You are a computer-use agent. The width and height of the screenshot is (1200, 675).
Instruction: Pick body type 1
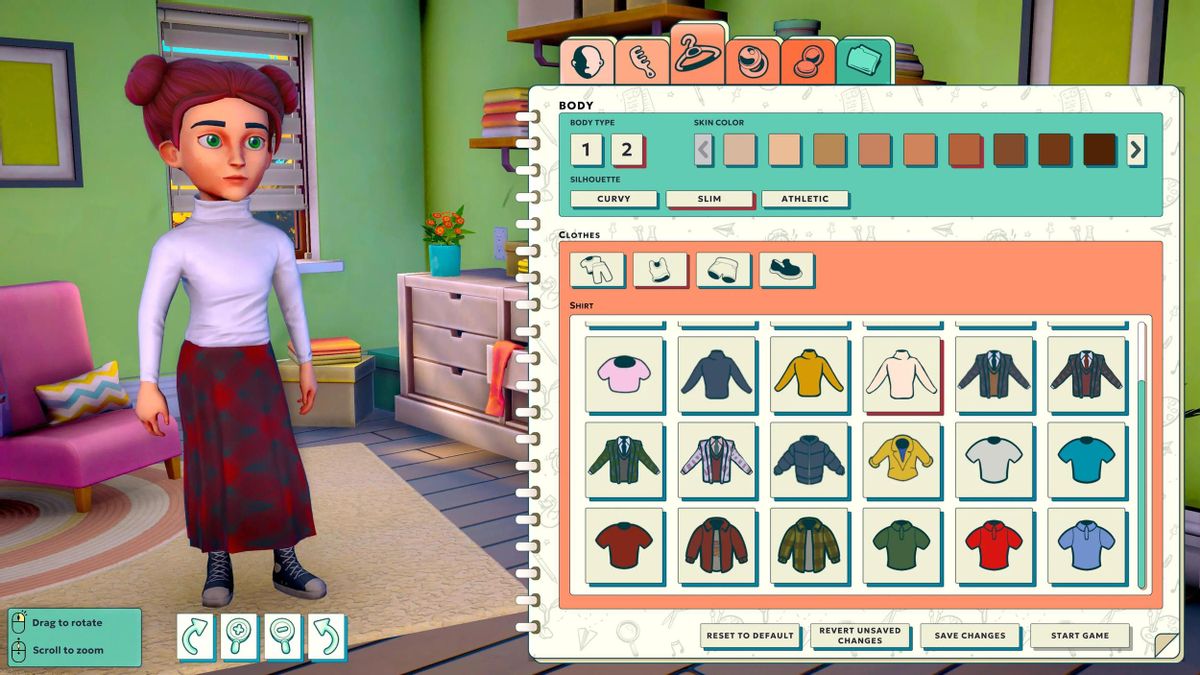(586, 151)
